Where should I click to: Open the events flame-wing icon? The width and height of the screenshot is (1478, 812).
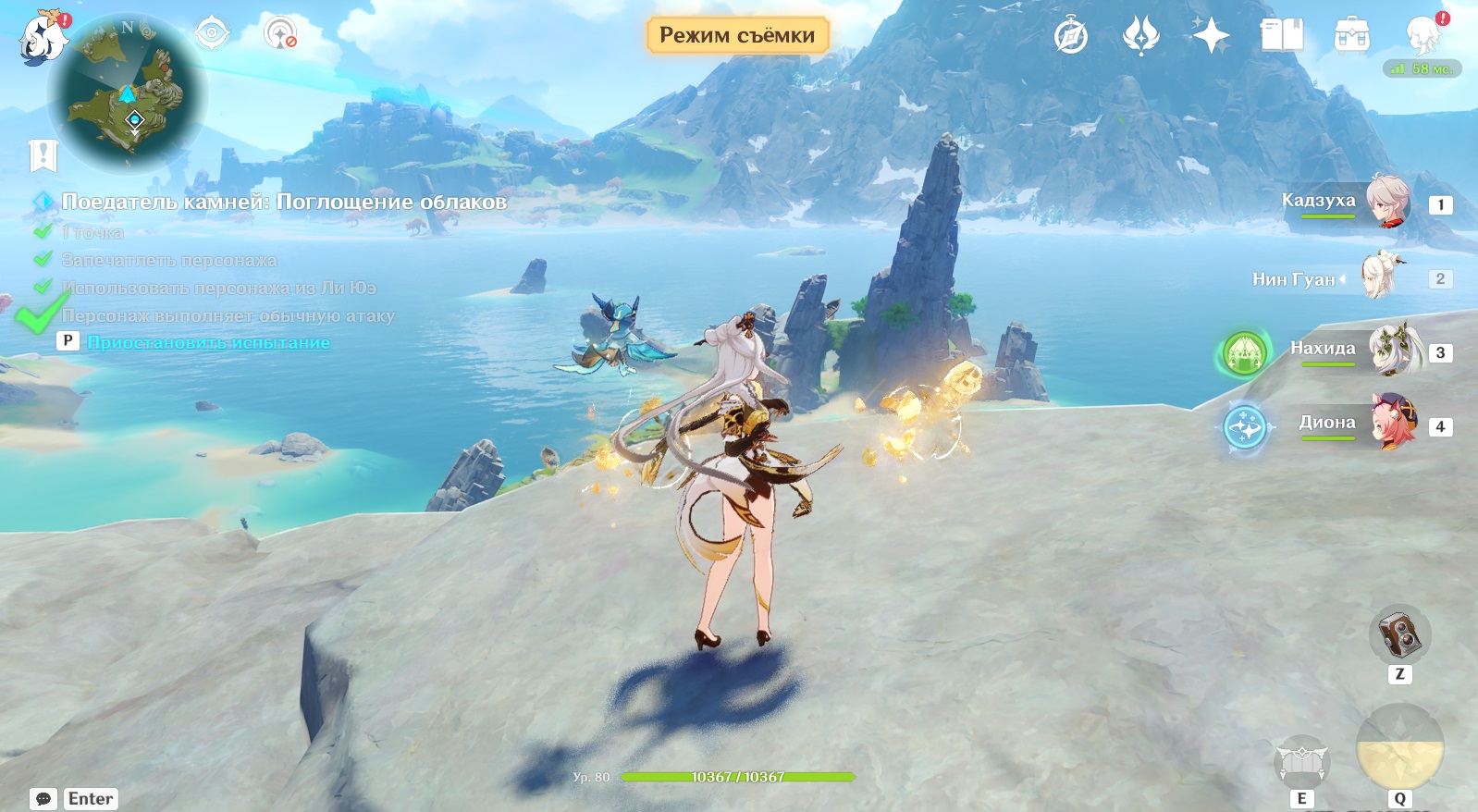(x=1140, y=36)
